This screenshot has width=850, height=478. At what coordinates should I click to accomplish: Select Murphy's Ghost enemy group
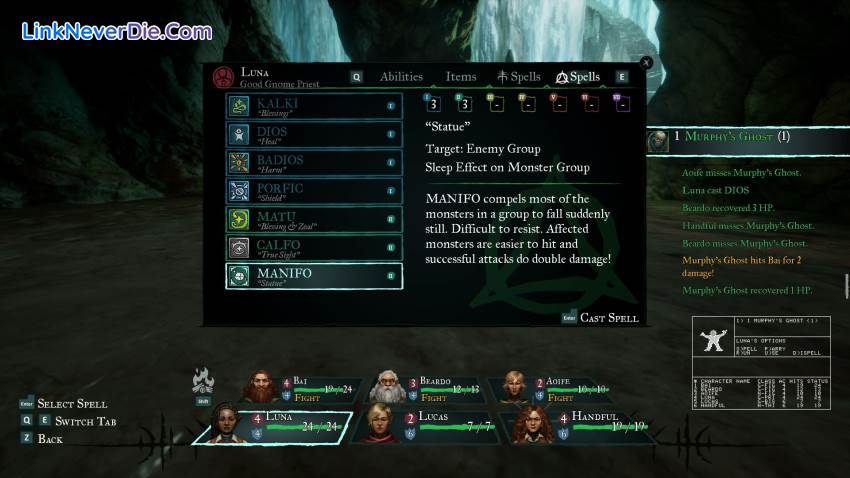coord(730,137)
